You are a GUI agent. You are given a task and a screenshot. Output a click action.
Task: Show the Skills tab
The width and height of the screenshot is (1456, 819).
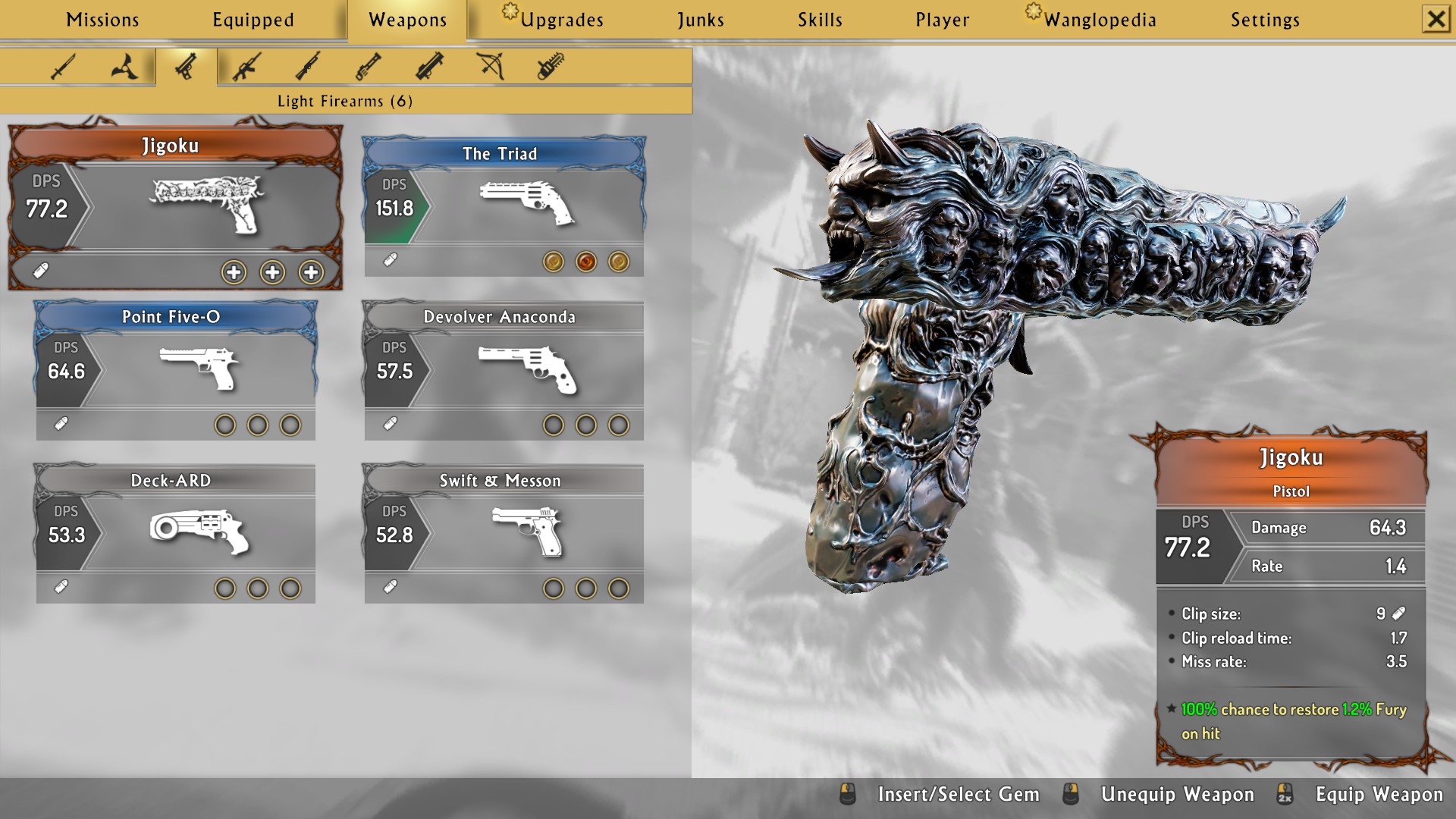(820, 20)
